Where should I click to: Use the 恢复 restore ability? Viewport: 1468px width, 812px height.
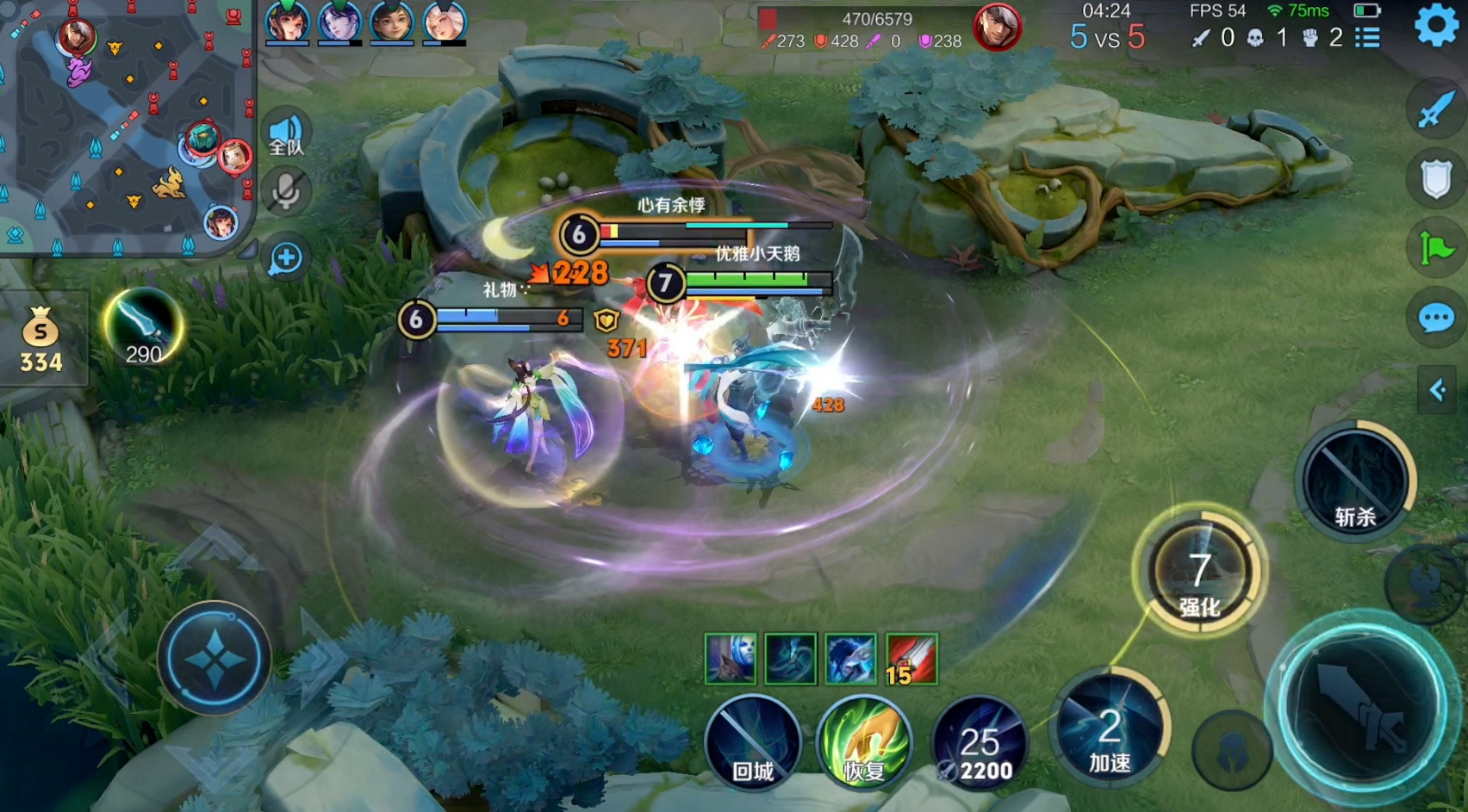click(x=864, y=742)
